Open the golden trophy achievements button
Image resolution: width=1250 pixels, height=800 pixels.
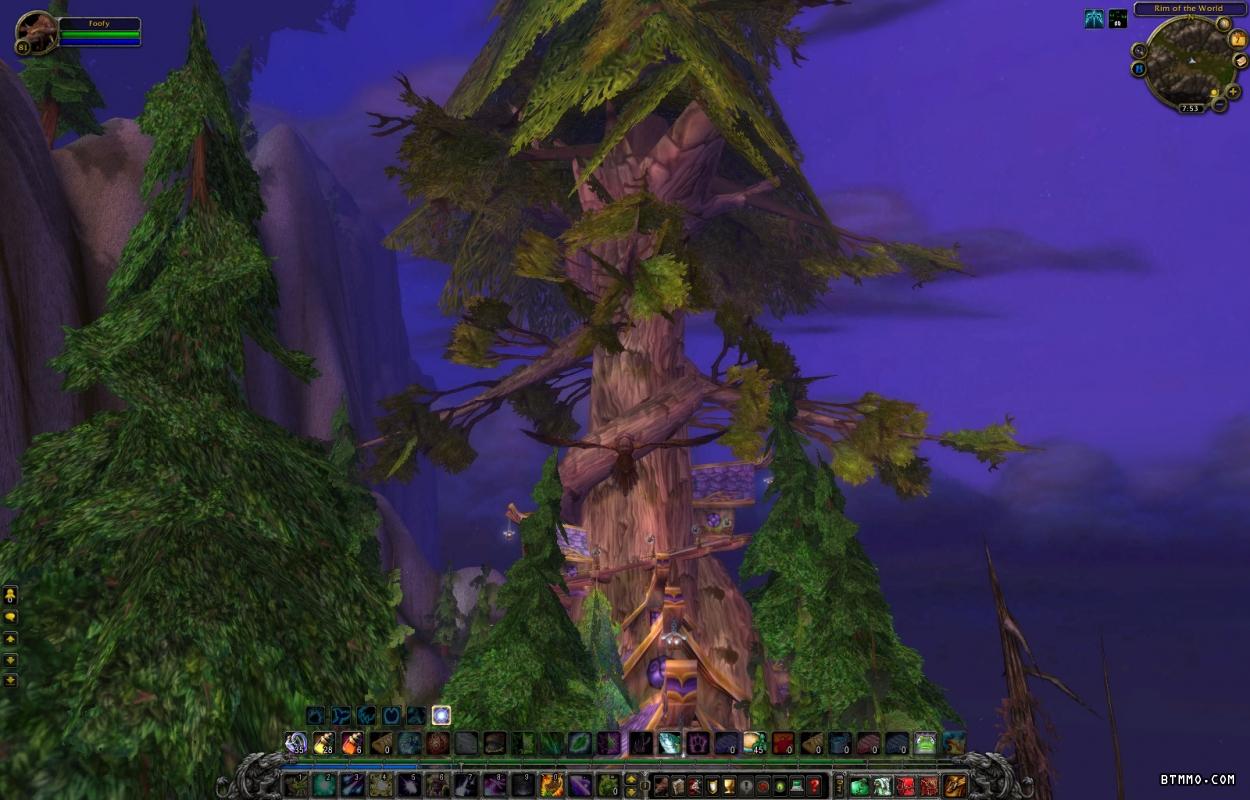click(x=729, y=785)
